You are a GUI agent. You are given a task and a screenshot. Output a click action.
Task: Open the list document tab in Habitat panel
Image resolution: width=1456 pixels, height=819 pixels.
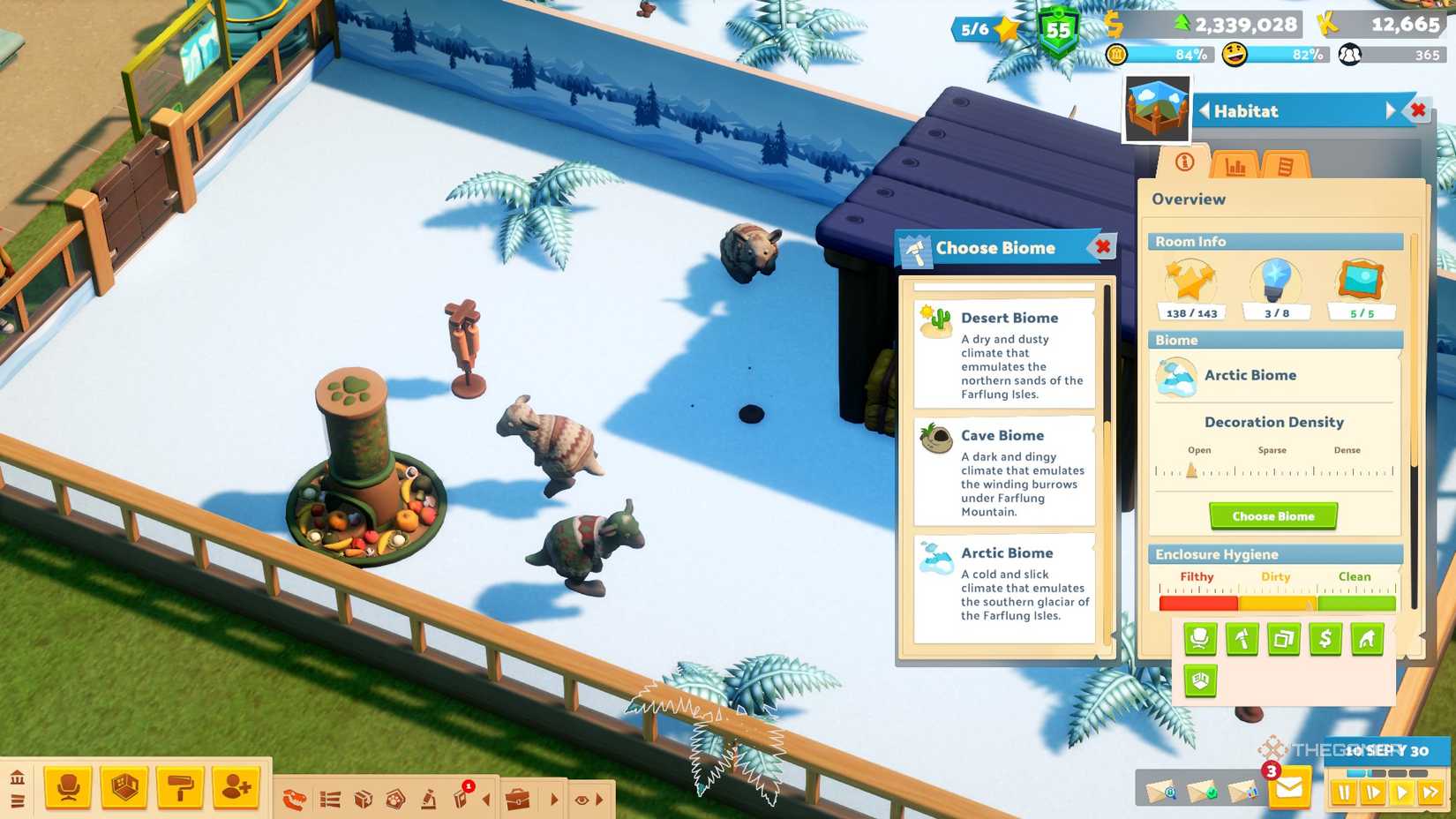pos(1284,165)
